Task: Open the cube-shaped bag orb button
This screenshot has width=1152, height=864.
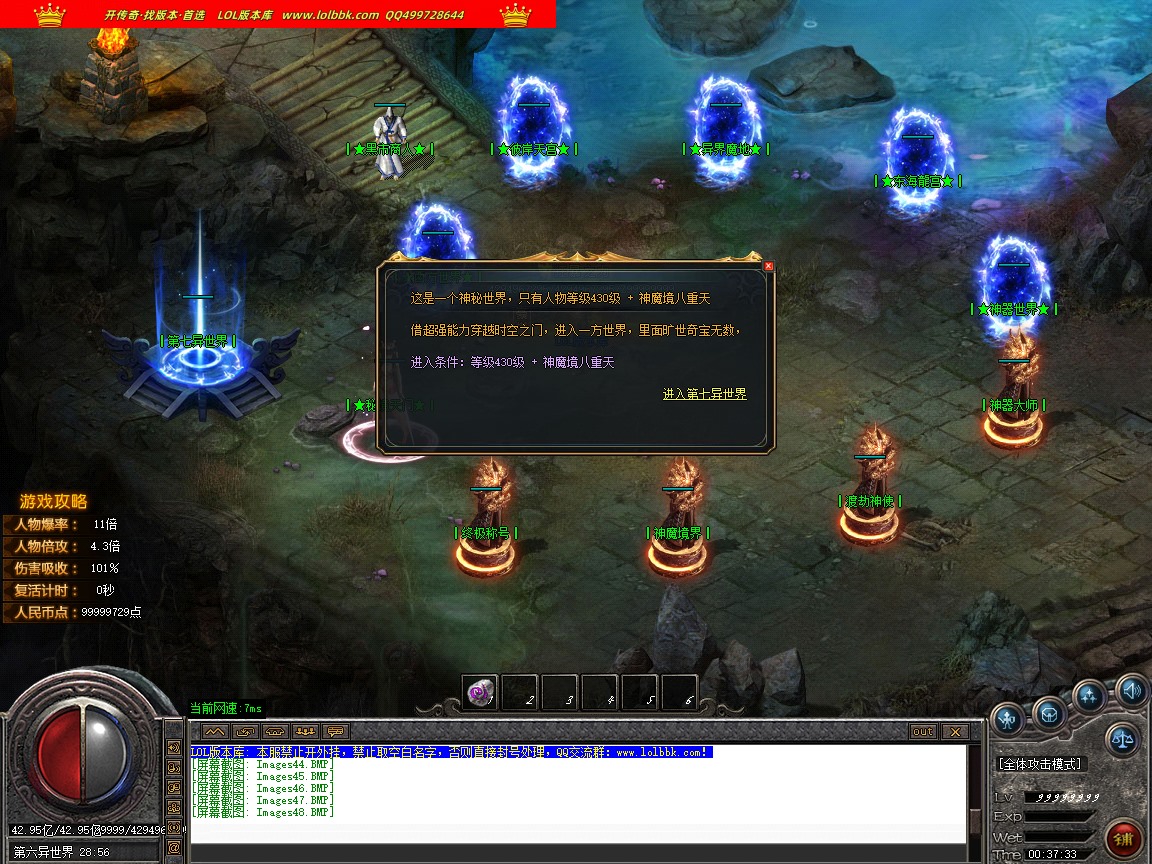Action: click(x=1049, y=713)
